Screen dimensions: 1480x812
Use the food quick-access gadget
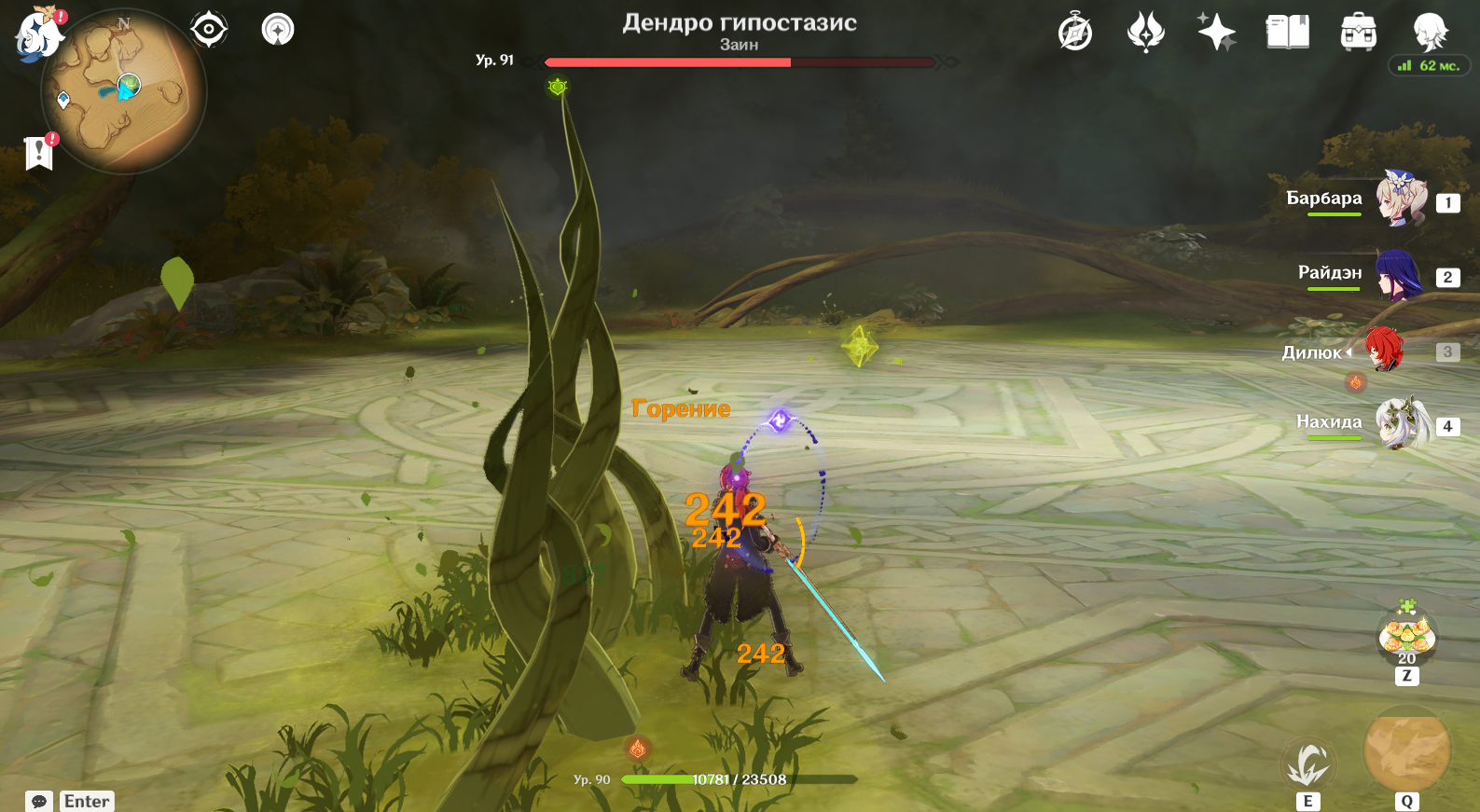1406,636
